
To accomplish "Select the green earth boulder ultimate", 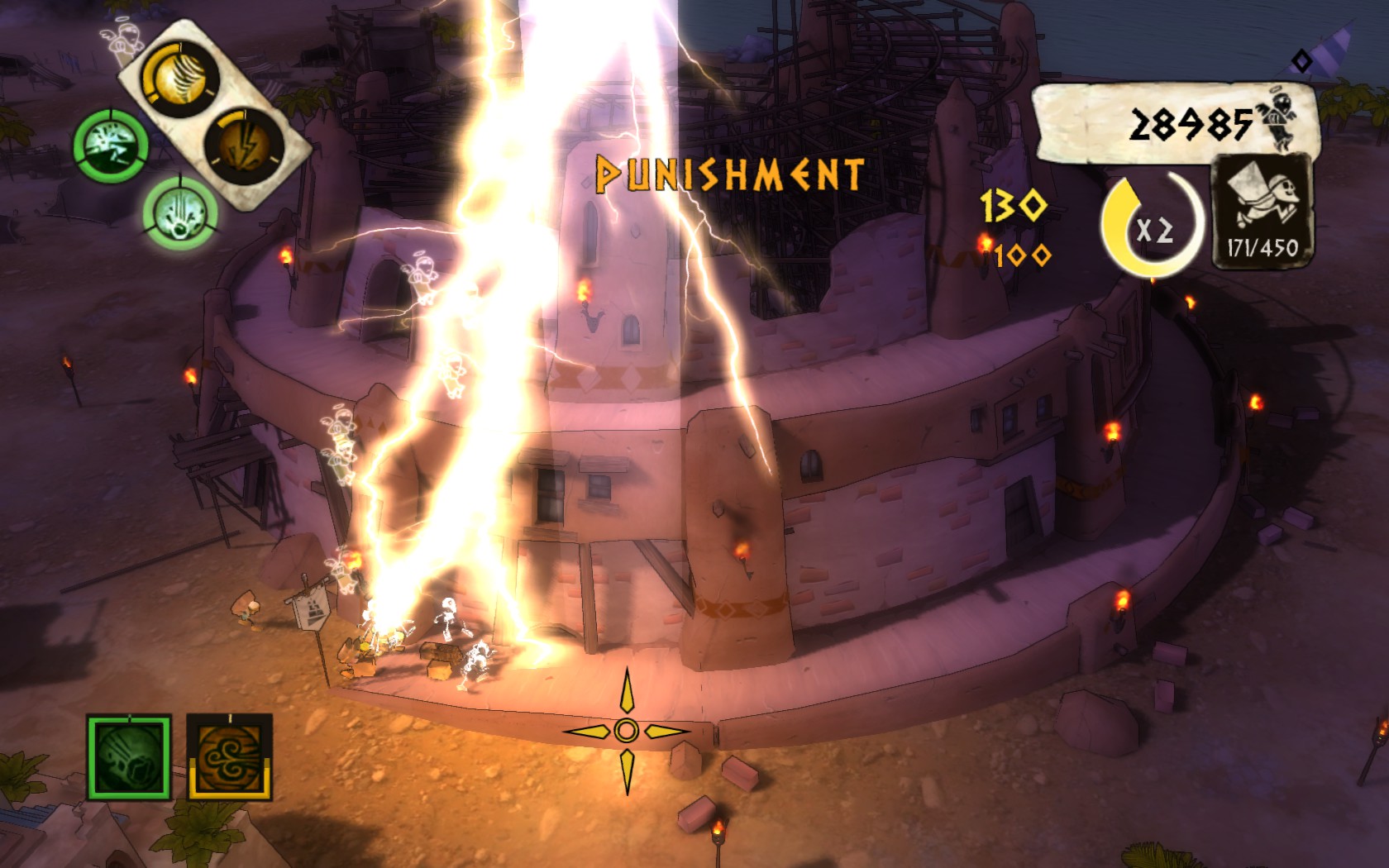I will [129, 758].
